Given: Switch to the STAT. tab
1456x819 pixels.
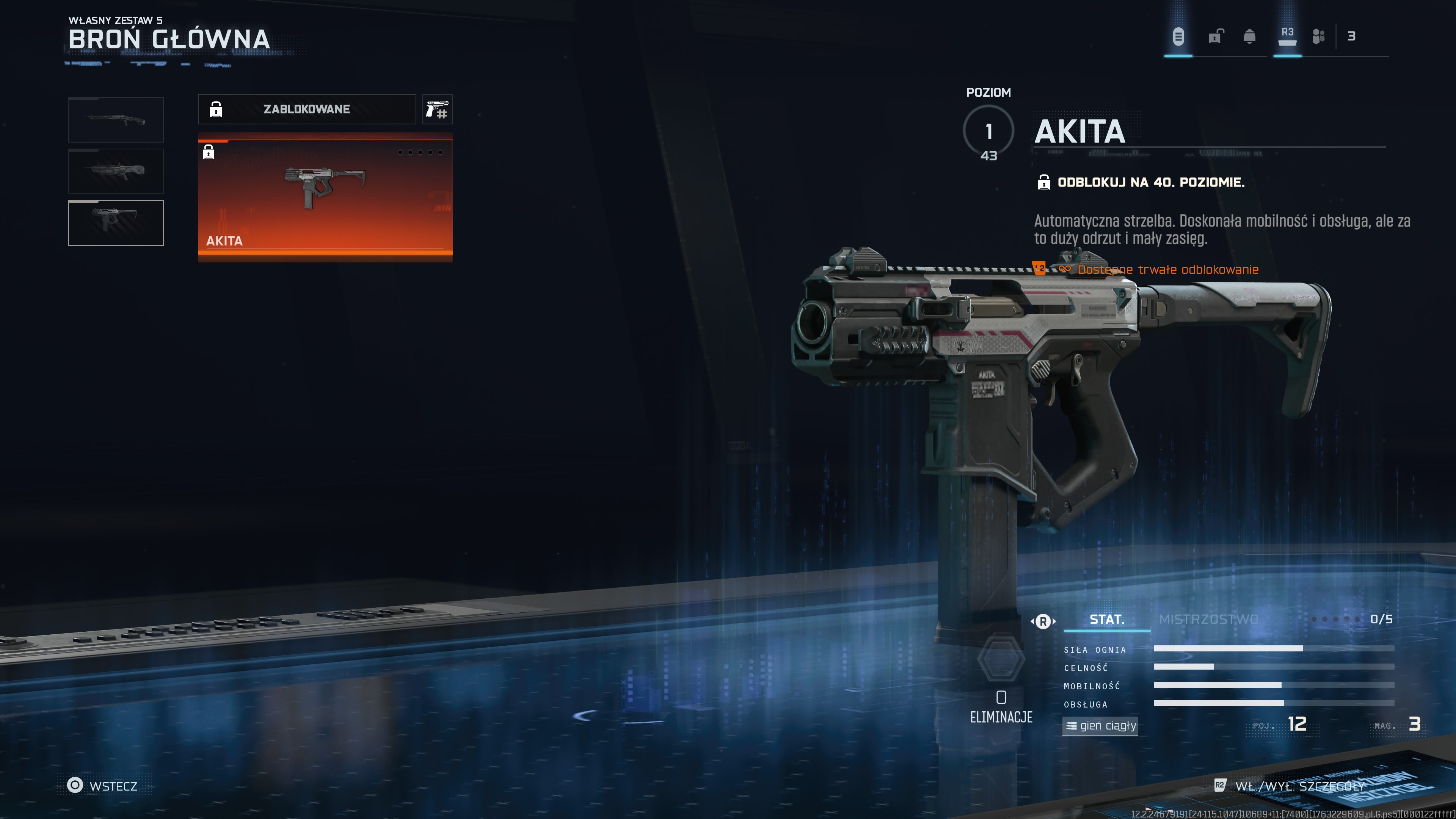Looking at the screenshot, I should (x=1107, y=620).
